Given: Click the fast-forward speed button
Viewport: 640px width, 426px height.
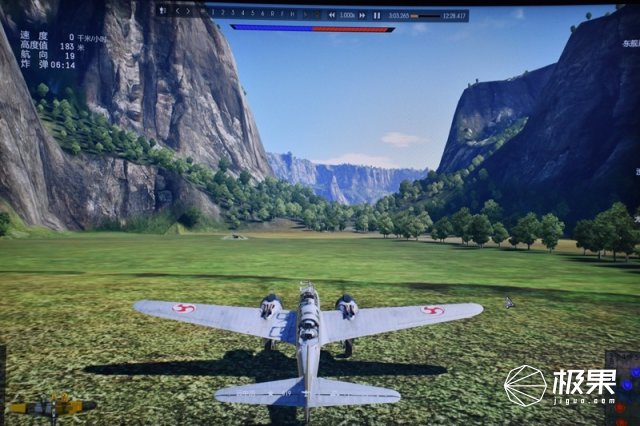Looking at the screenshot, I should pyautogui.click(x=362, y=15).
